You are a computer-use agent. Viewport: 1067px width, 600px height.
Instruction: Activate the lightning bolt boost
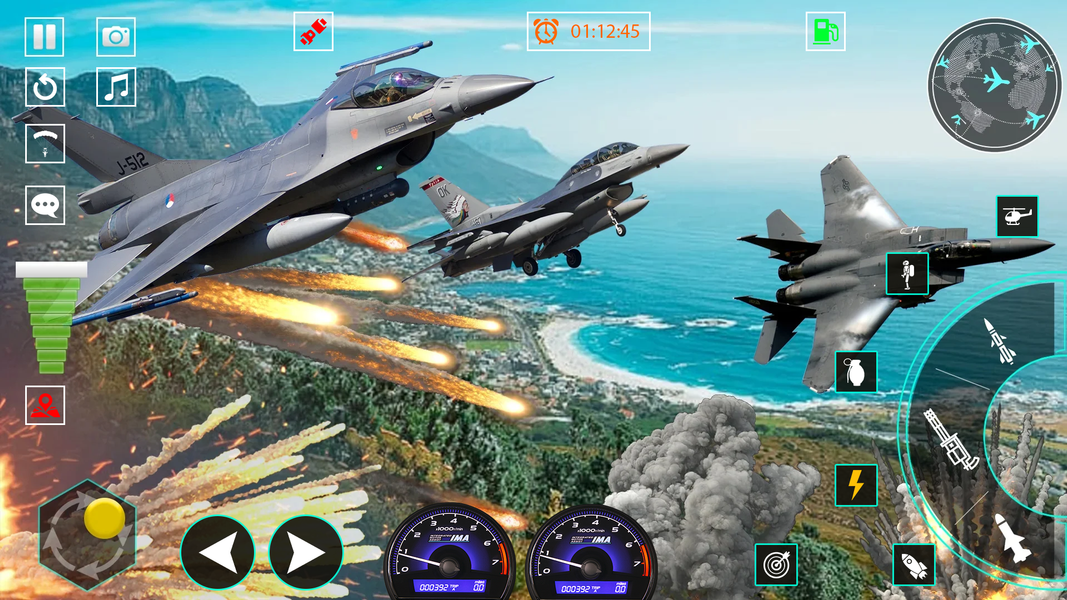click(856, 485)
